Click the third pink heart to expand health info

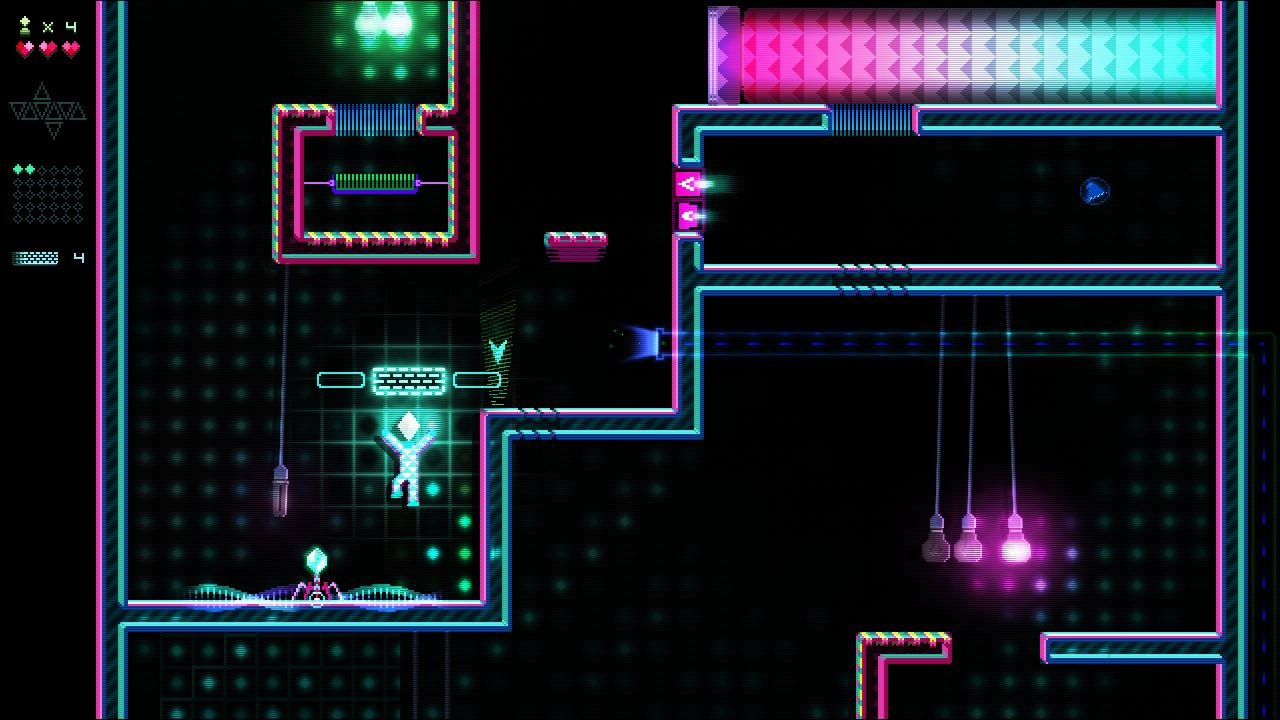72,46
